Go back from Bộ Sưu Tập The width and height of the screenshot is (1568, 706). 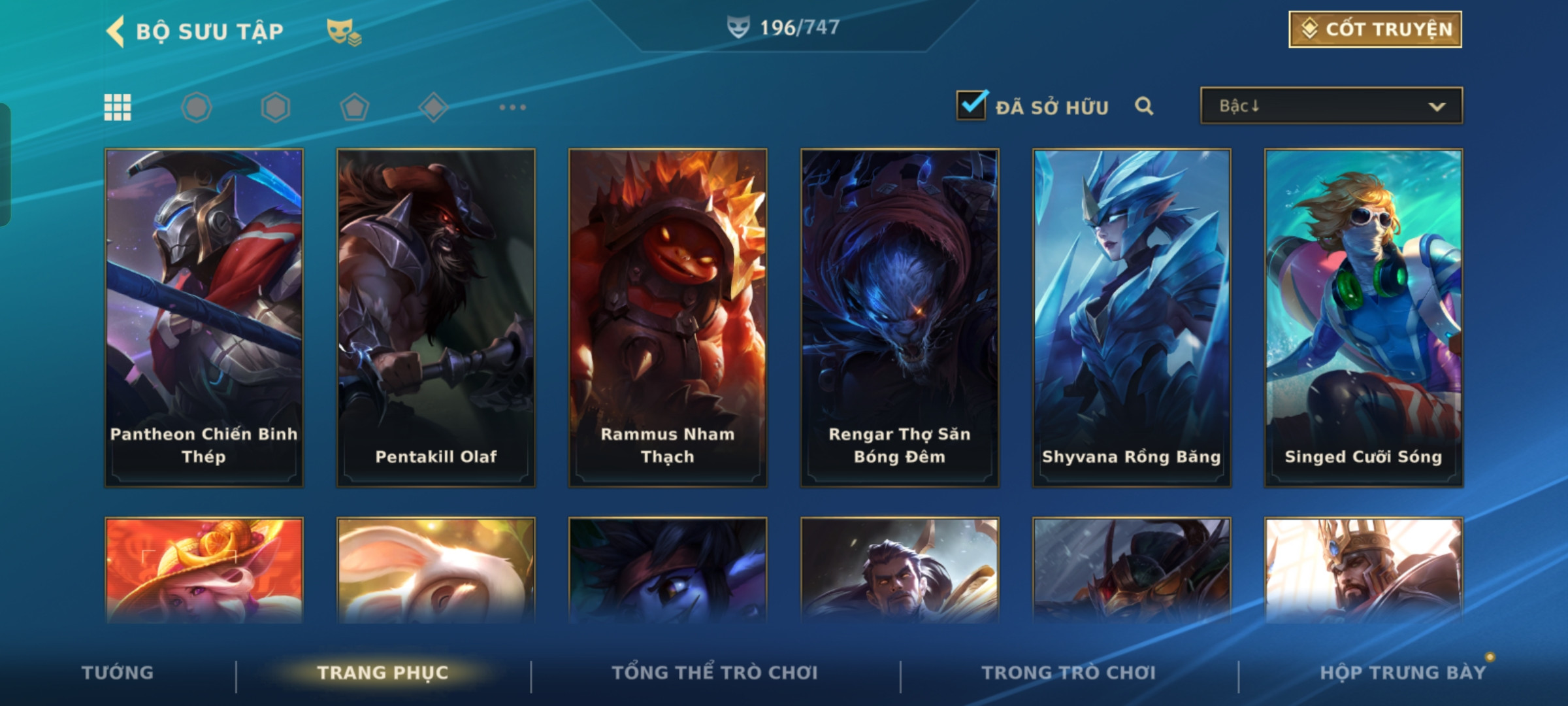tap(116, 31)
